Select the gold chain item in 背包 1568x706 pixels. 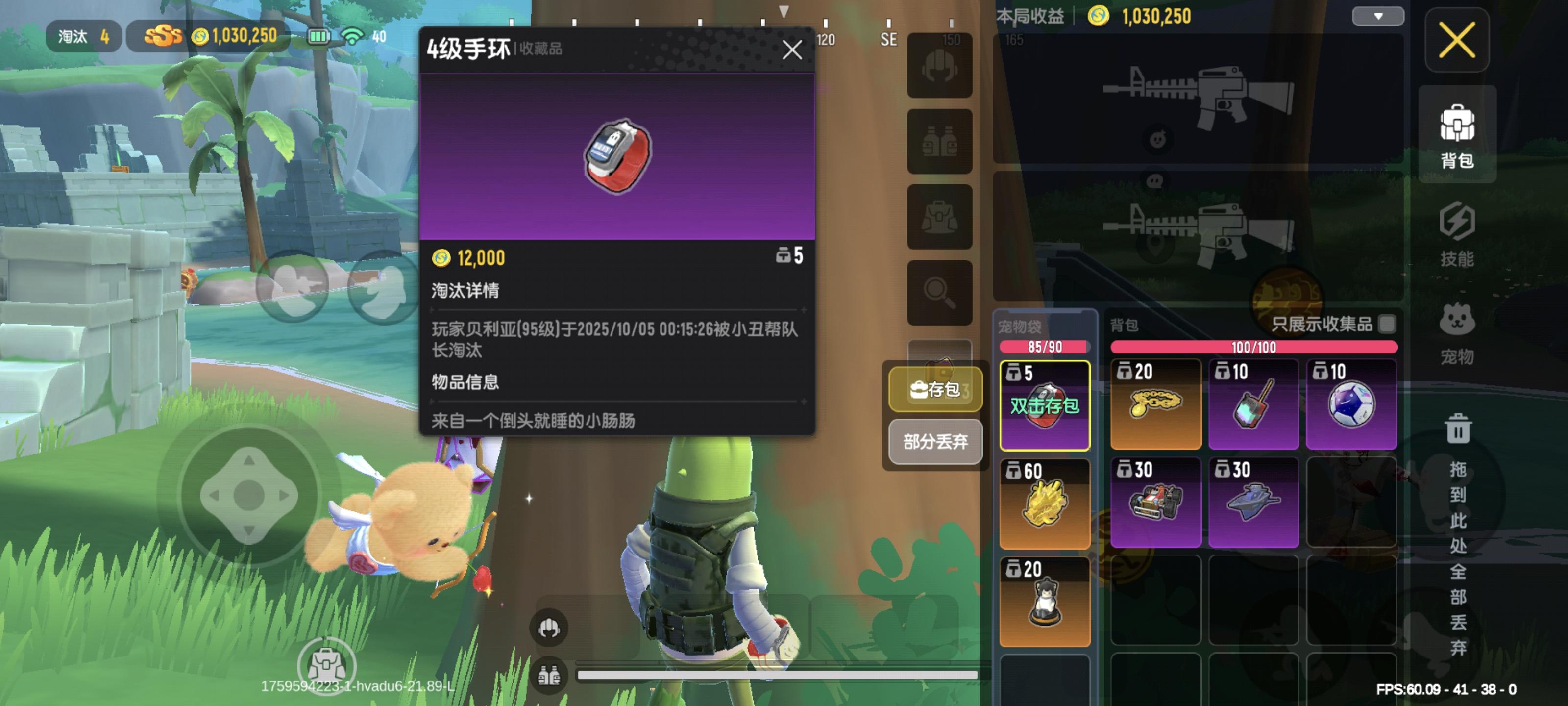(x=1155, y=403)
